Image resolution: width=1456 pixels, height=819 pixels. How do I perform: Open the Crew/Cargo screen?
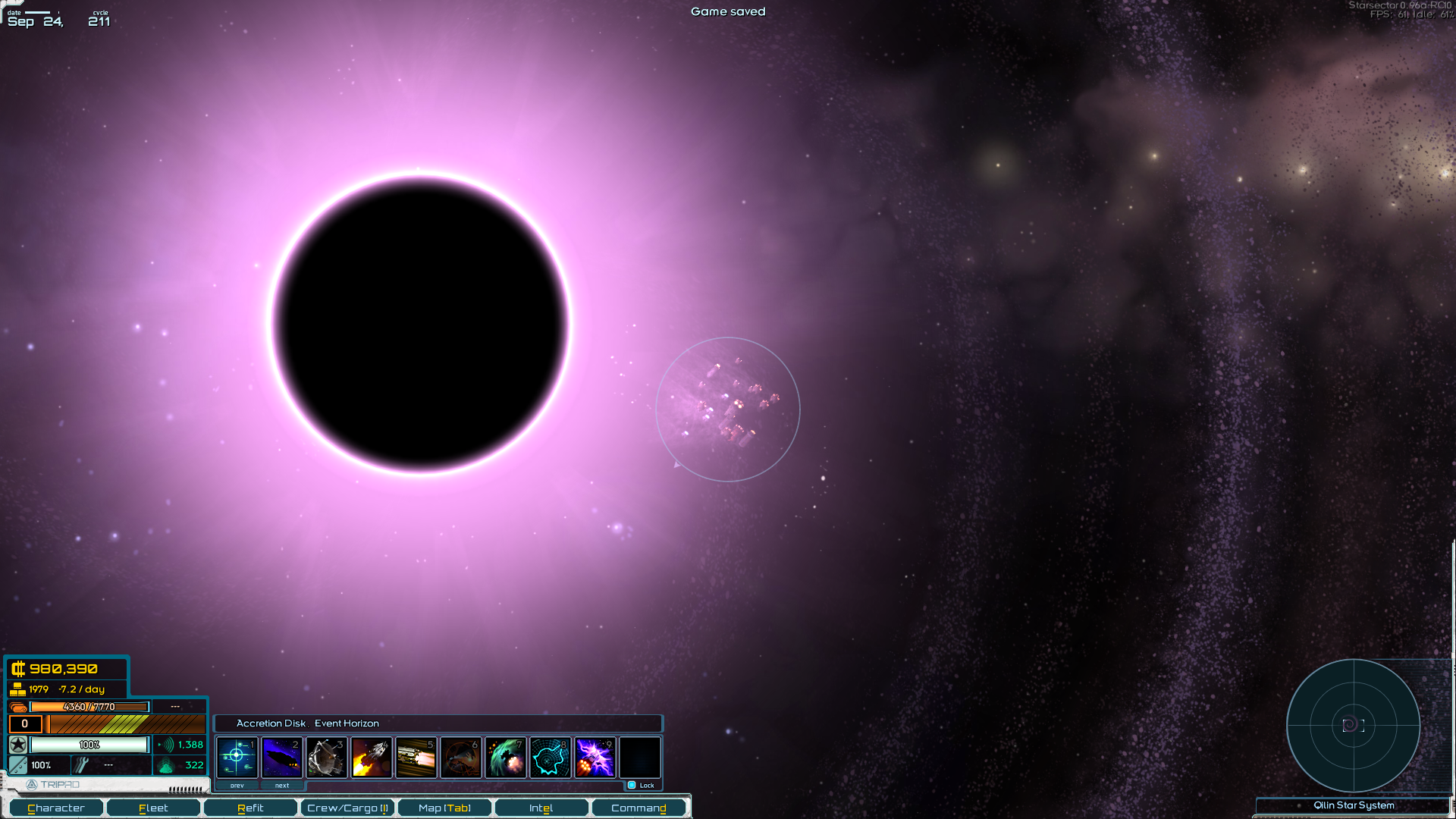click(x=347, y=808)
